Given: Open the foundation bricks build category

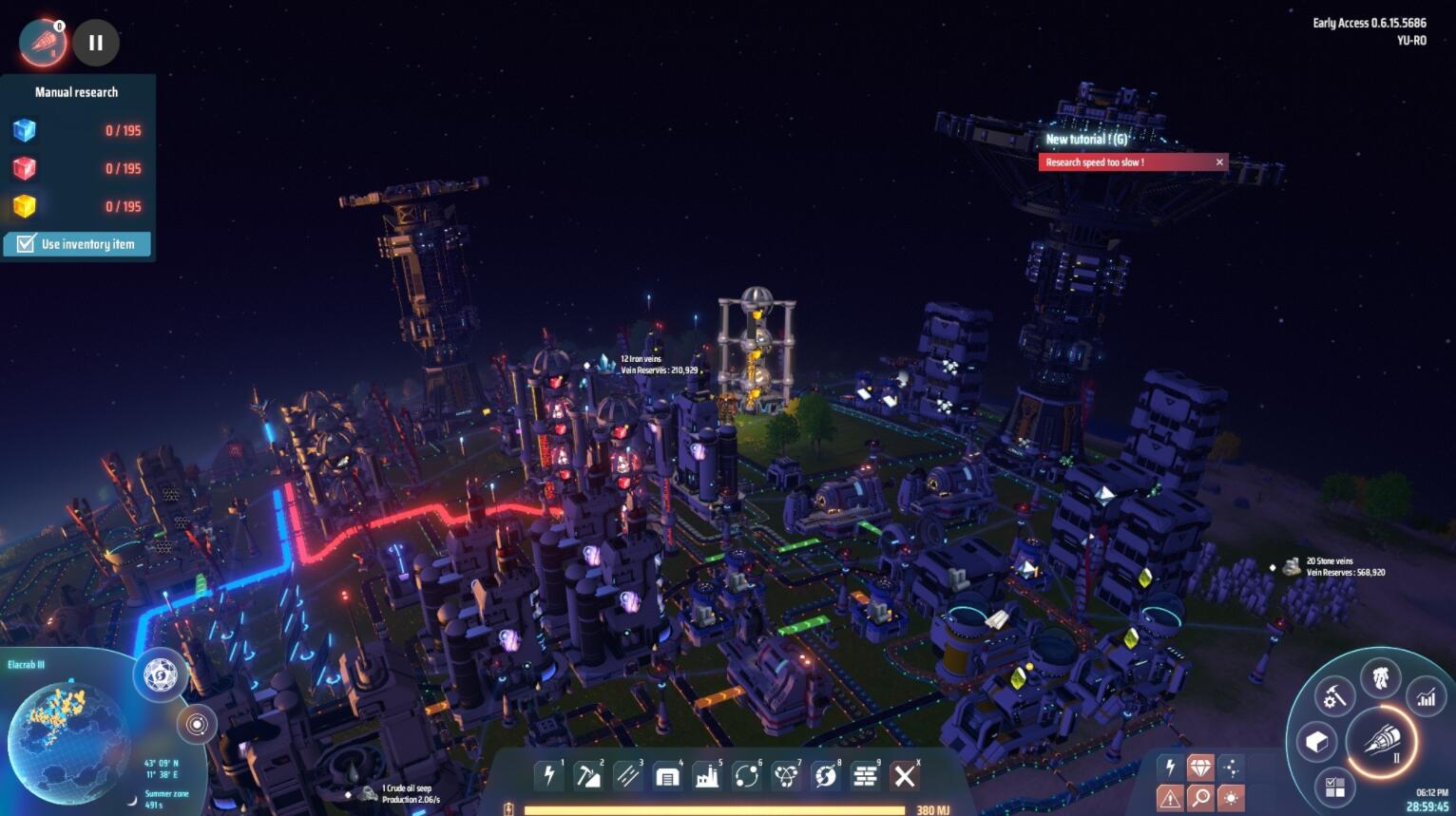Looking at the screenshot, I should (x=865, y=776).
